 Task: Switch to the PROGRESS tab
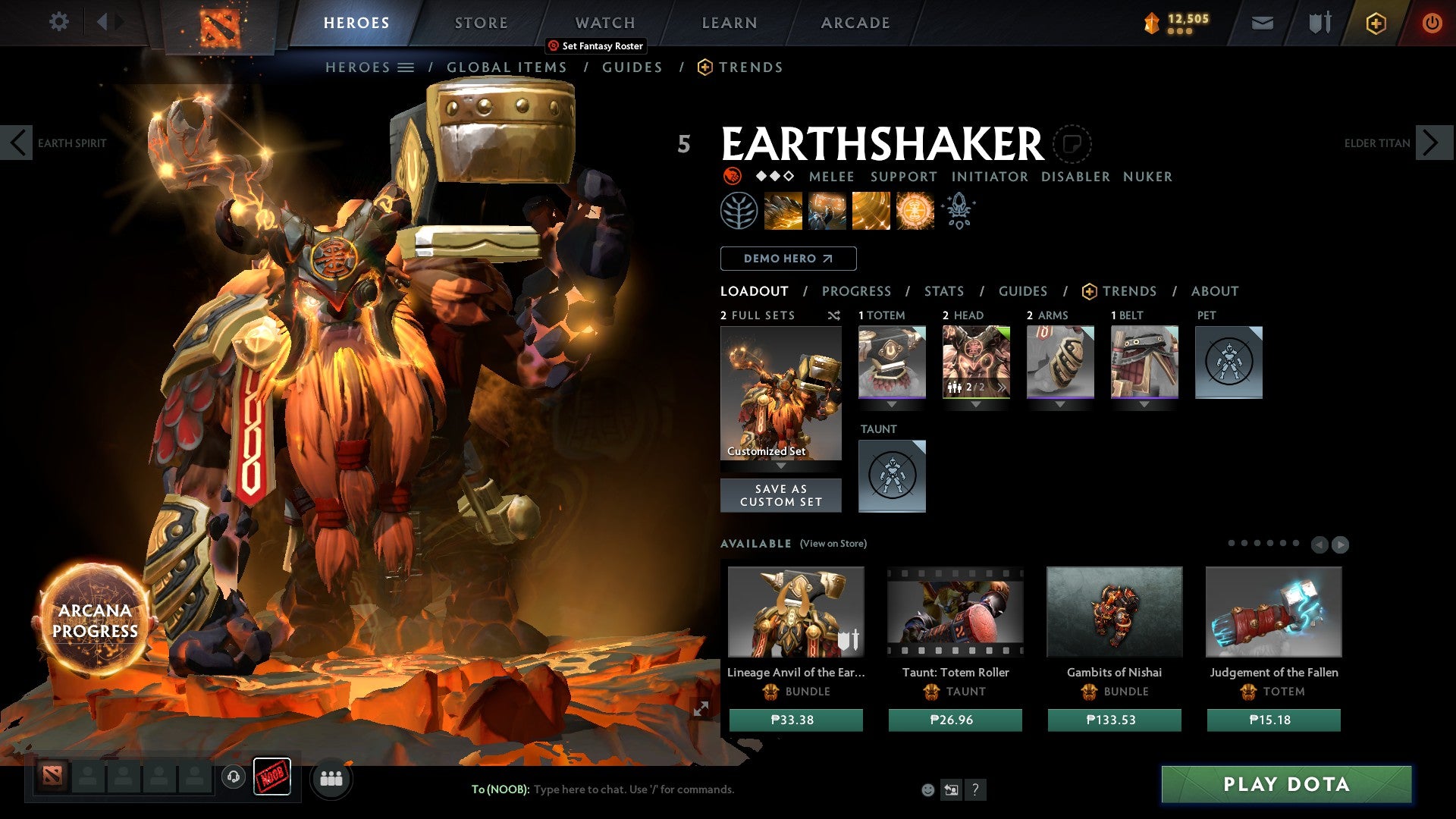[856, 290]
